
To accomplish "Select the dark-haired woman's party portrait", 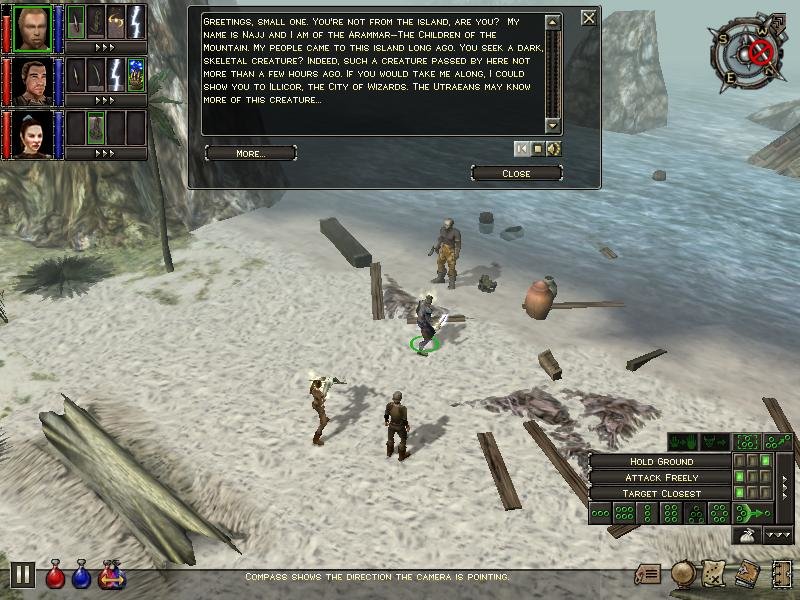I will pos(31,134).
